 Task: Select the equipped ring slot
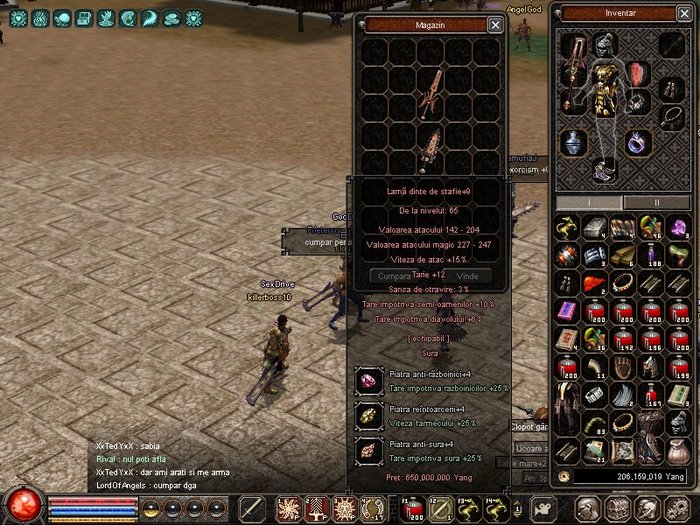(638, 142)
